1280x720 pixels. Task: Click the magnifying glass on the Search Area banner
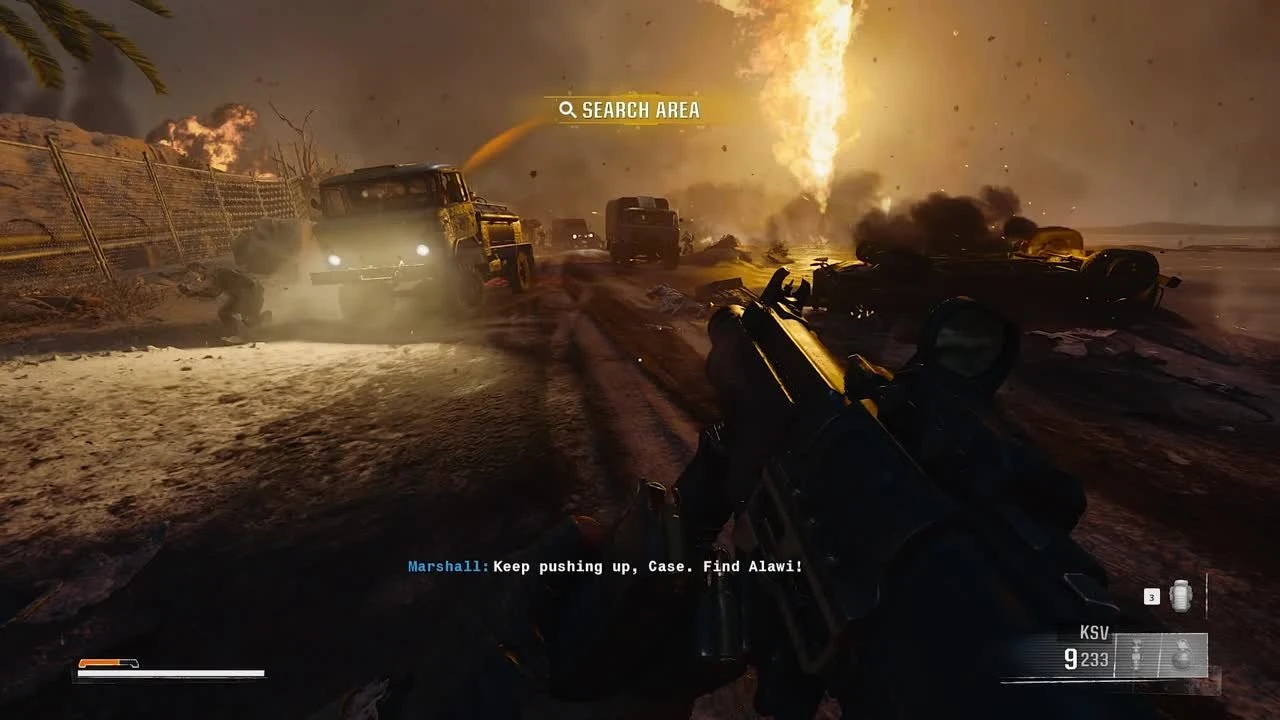pos(567,110)
